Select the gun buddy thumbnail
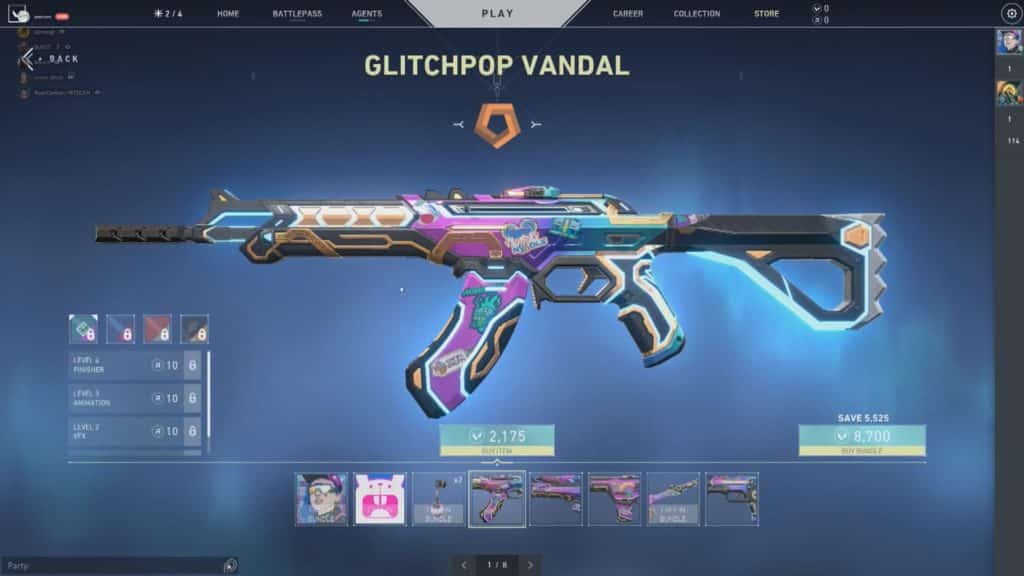 tap(439, 499)
